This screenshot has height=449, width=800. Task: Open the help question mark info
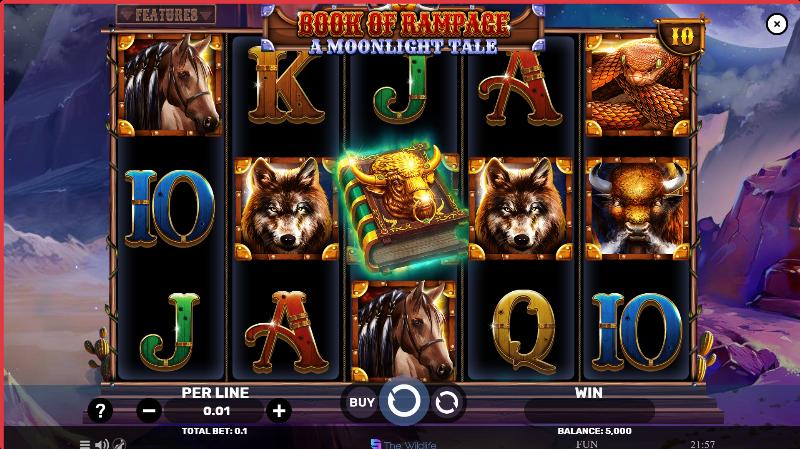coord(100,410)
